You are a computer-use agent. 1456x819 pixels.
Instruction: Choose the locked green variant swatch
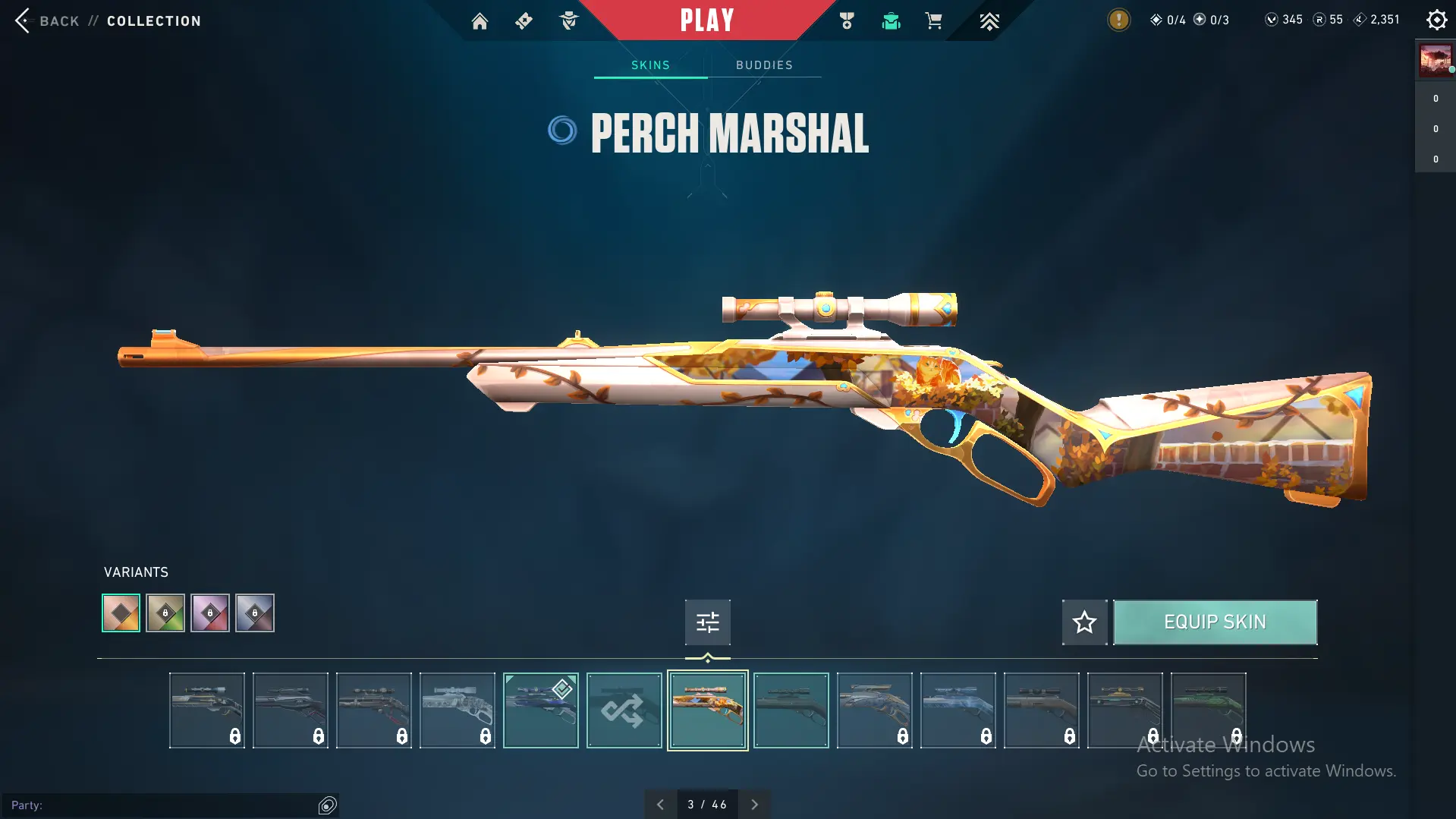coord(165,613)
